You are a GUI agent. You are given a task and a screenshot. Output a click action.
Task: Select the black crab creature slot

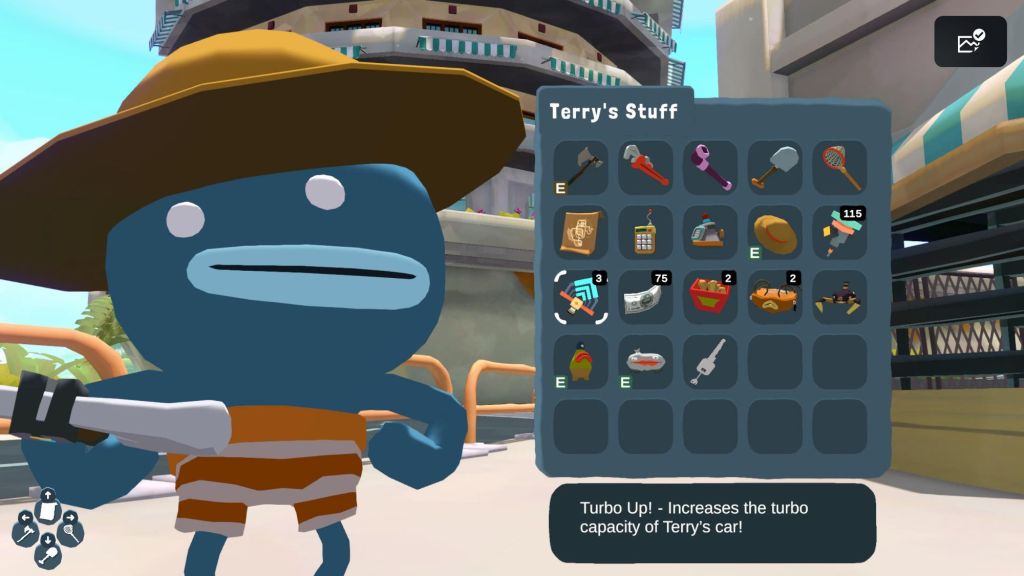tap(840, 297)
